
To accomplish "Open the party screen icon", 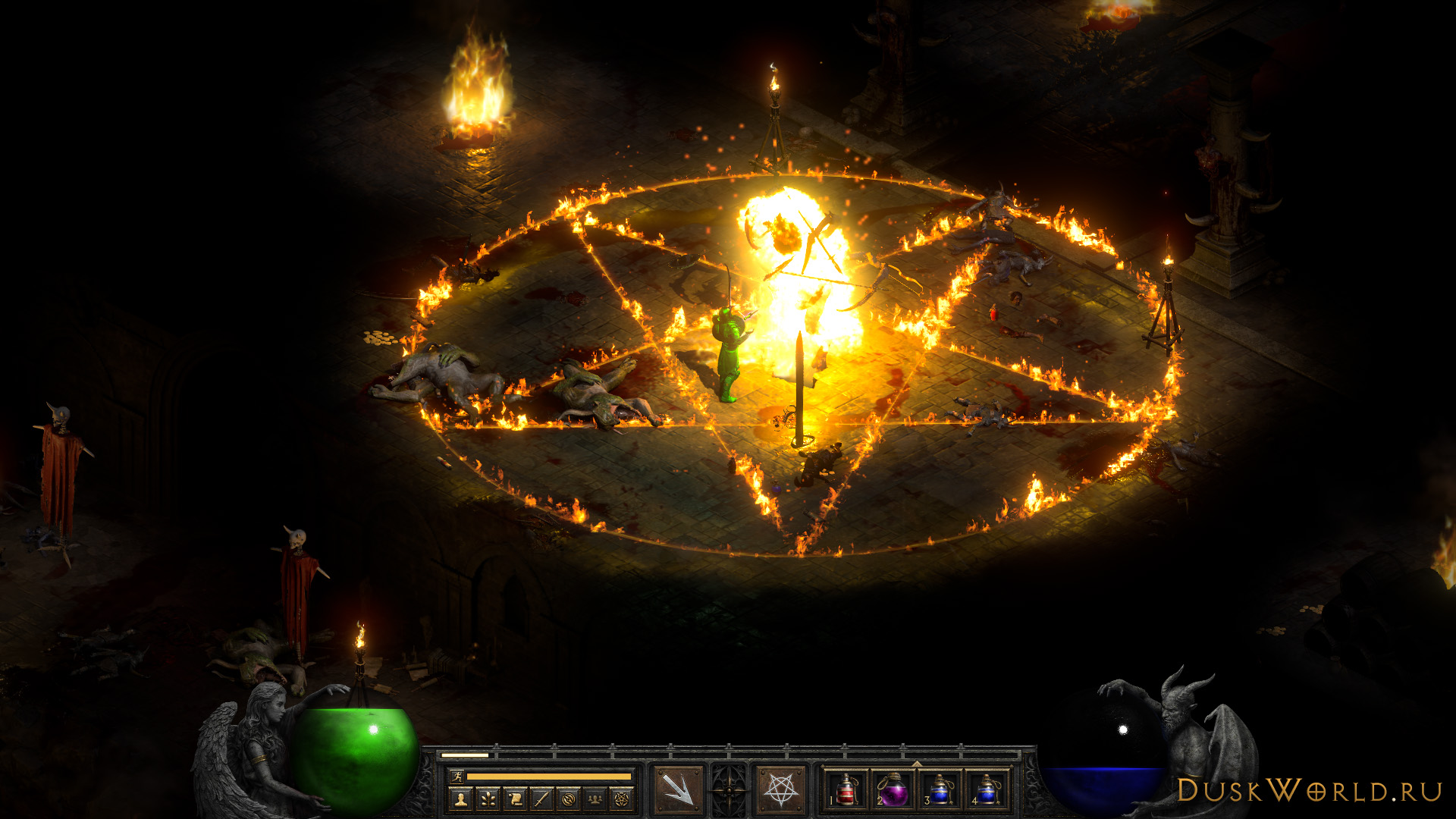I will pos(595,799).
